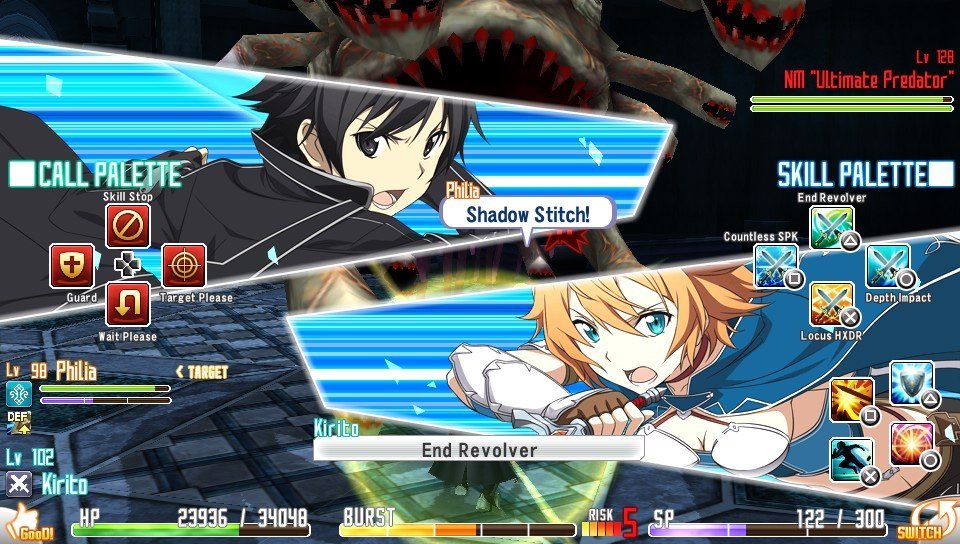The image size is (960, 544).
Task: Activate the Skill Stop call command
Action: 128,227
